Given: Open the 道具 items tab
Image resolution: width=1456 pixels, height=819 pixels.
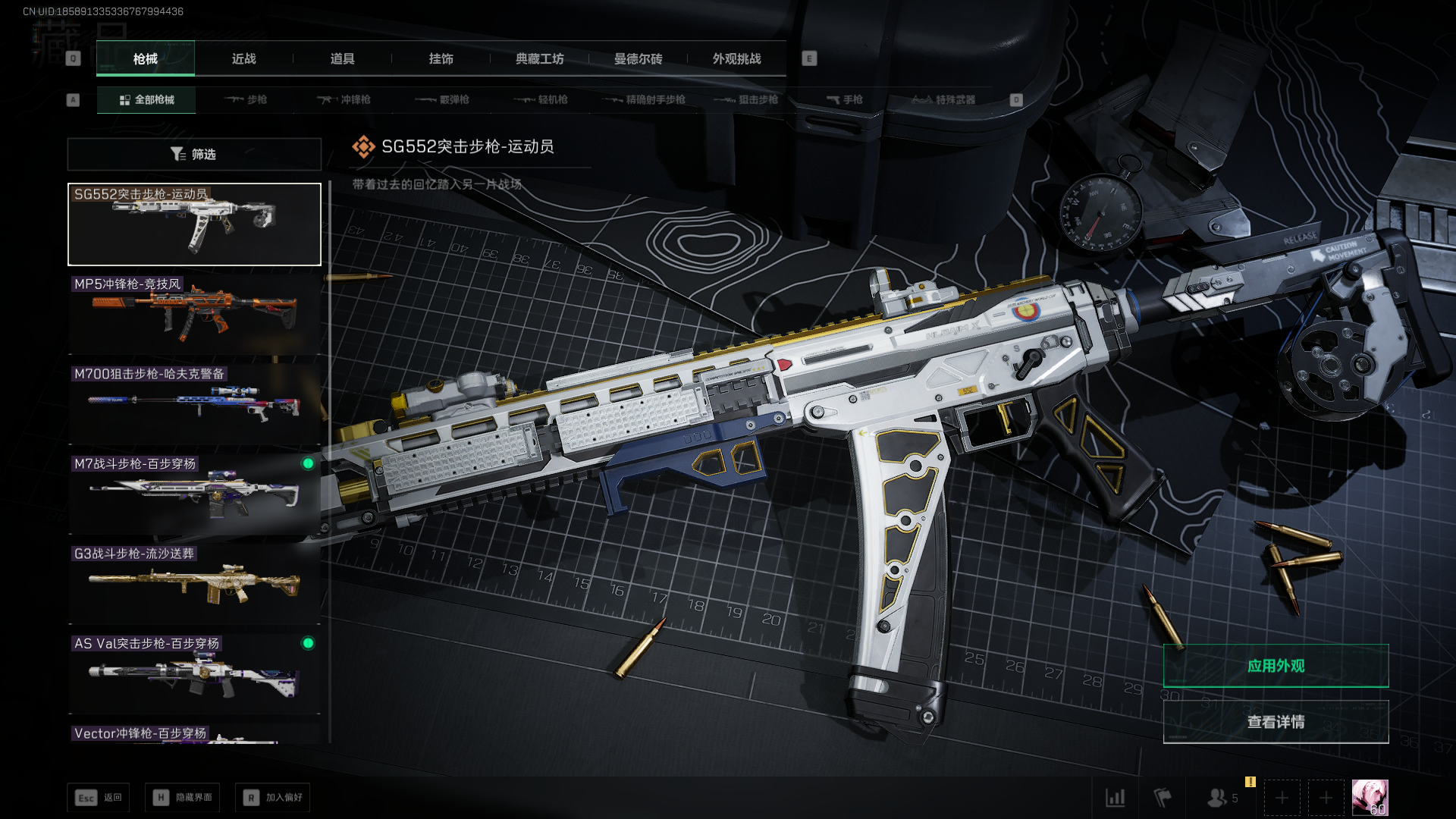Looking at the screenshot, I should (x=342, y=58).
